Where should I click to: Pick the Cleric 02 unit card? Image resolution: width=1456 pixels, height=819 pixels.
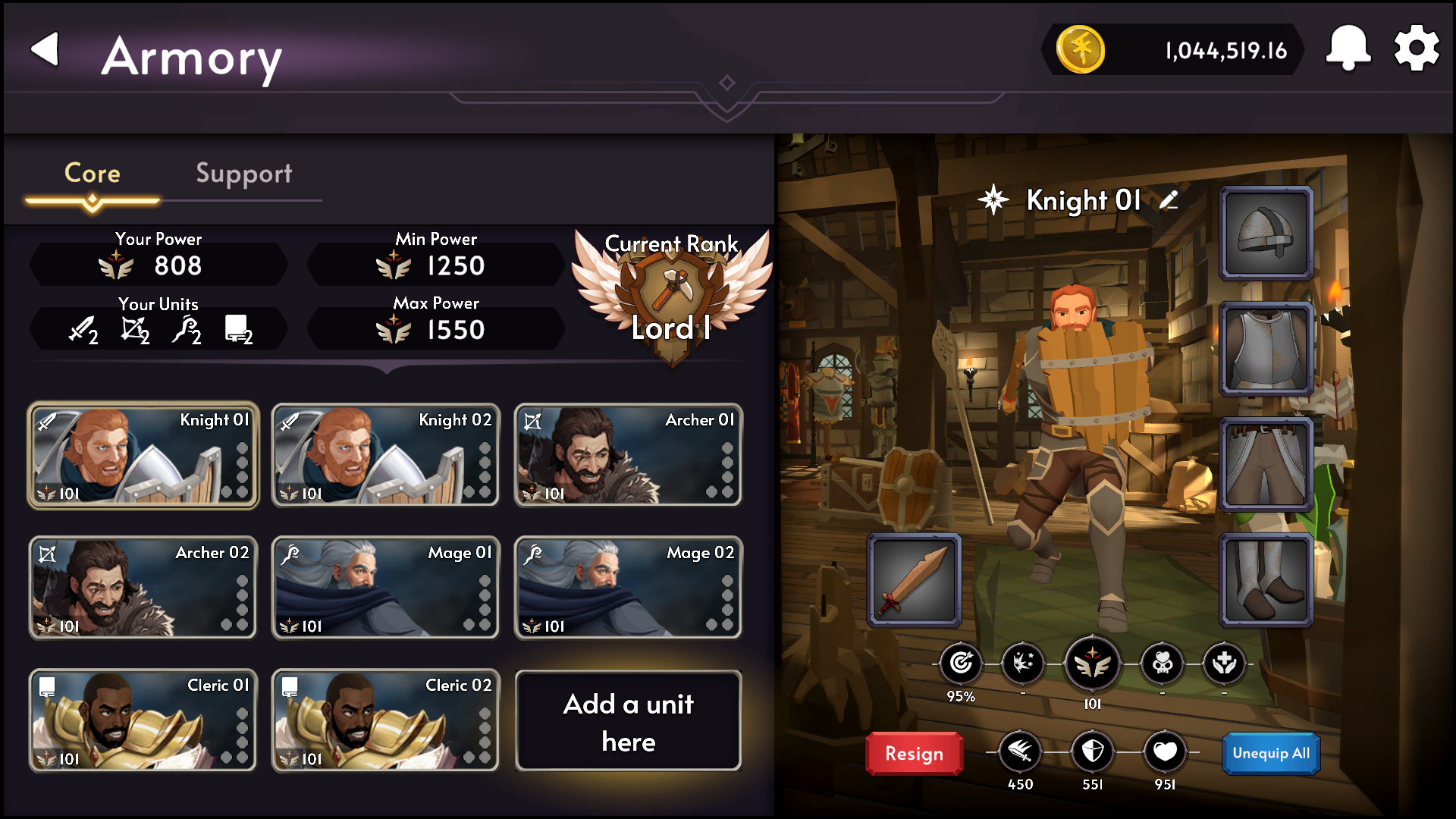pos(386,720)
